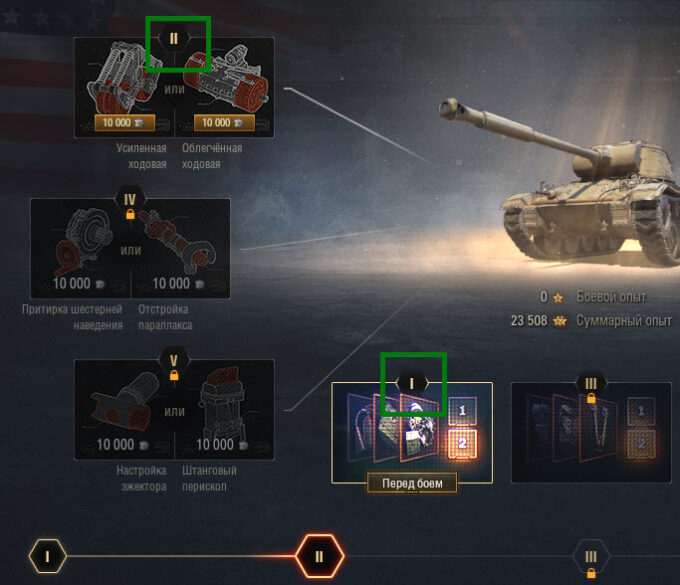Open the locked level III loadout panel
The height and width of the screenshot is (585, 680).
coord(590,432)
